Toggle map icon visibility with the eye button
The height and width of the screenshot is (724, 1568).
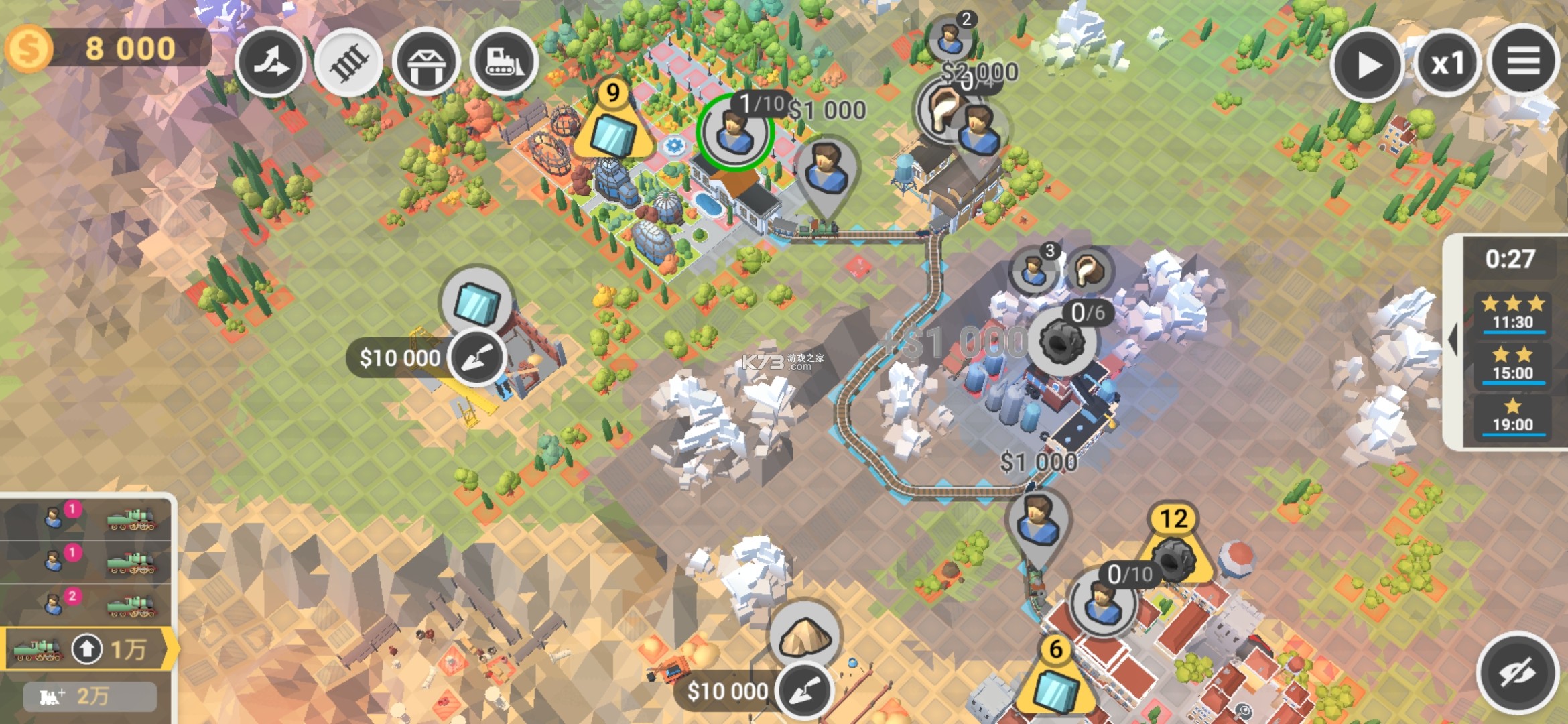click(x=1518, y=672)
